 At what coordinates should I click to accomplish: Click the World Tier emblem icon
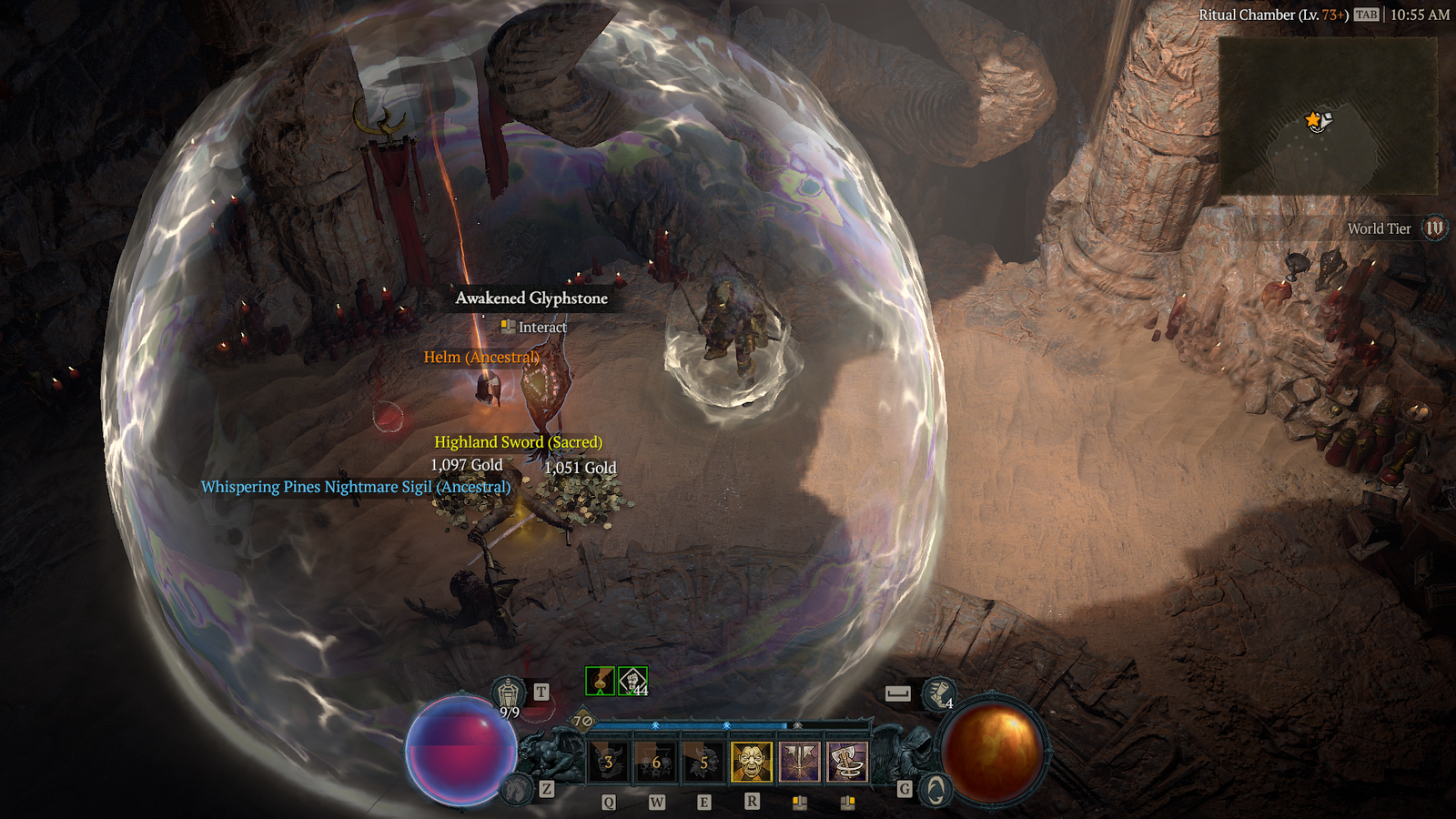coord(1435,228)
